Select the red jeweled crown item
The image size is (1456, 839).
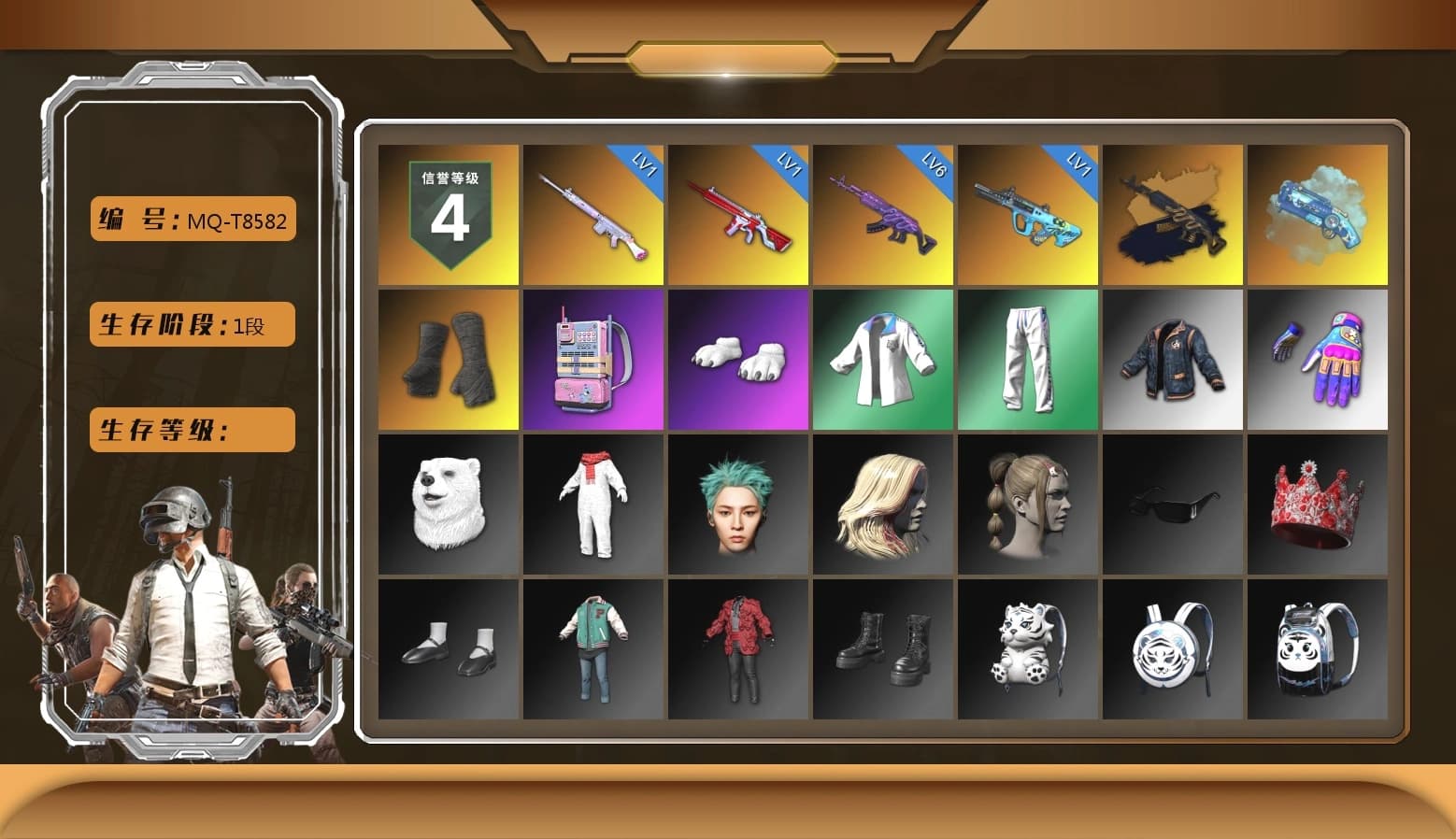coord(1318,505)
